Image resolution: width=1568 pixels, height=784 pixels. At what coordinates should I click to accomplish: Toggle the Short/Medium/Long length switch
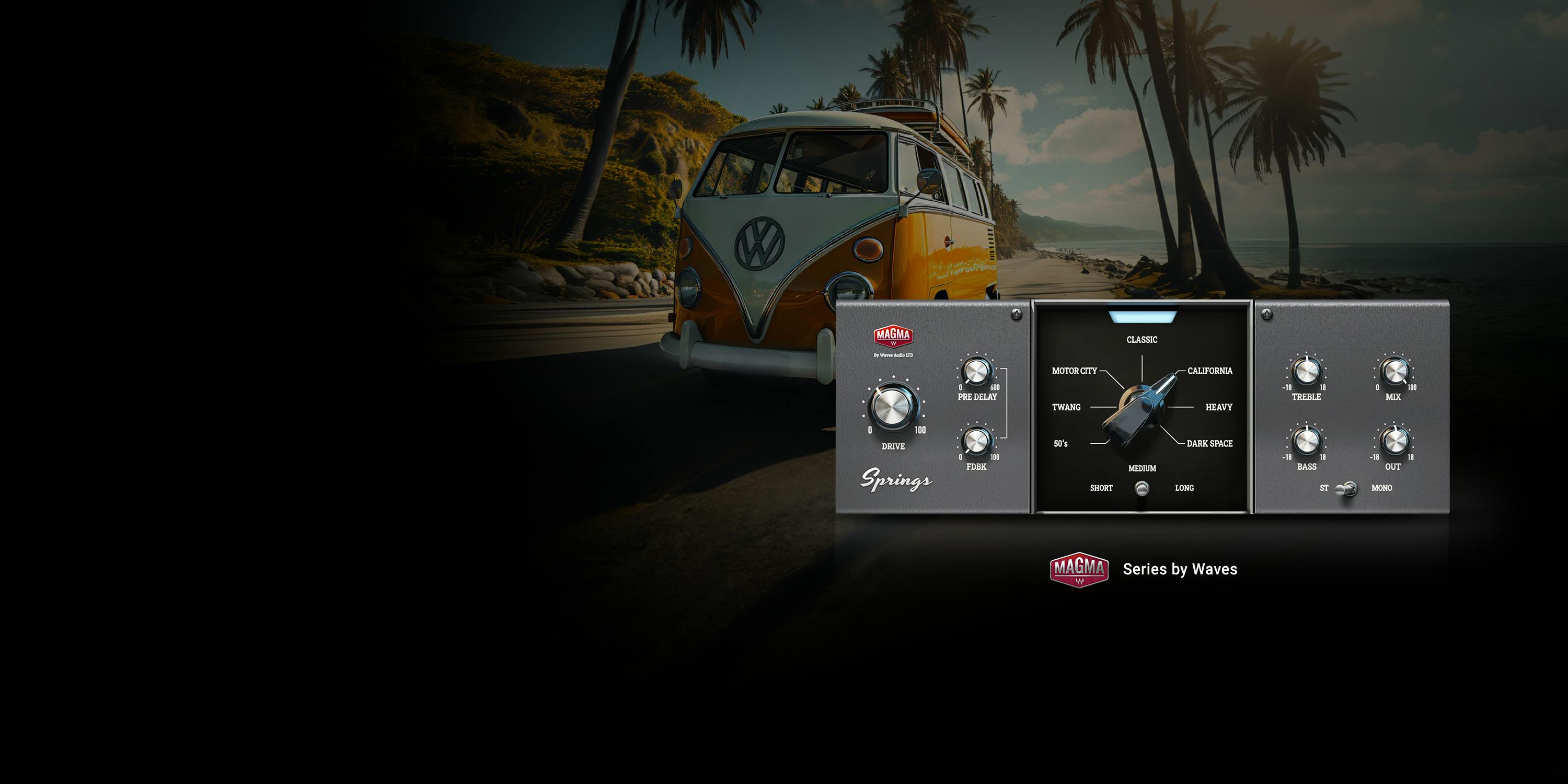click(1142, 488)
